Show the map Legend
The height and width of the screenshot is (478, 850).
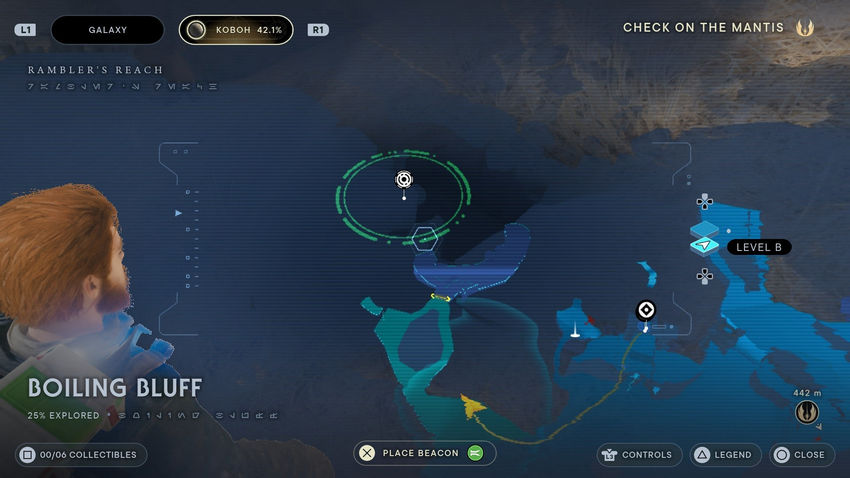pyautogui.click(x=723, y=454)
